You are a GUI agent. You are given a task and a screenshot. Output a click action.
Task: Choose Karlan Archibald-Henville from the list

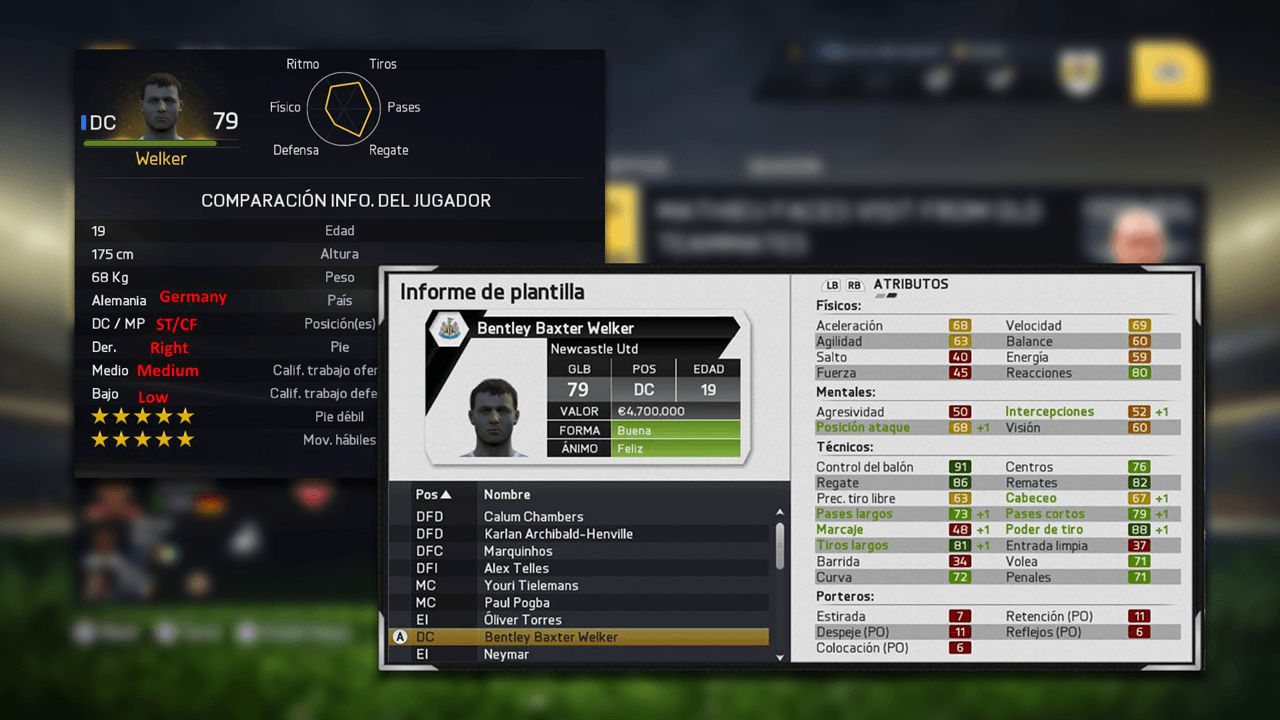tap(558, 534)
